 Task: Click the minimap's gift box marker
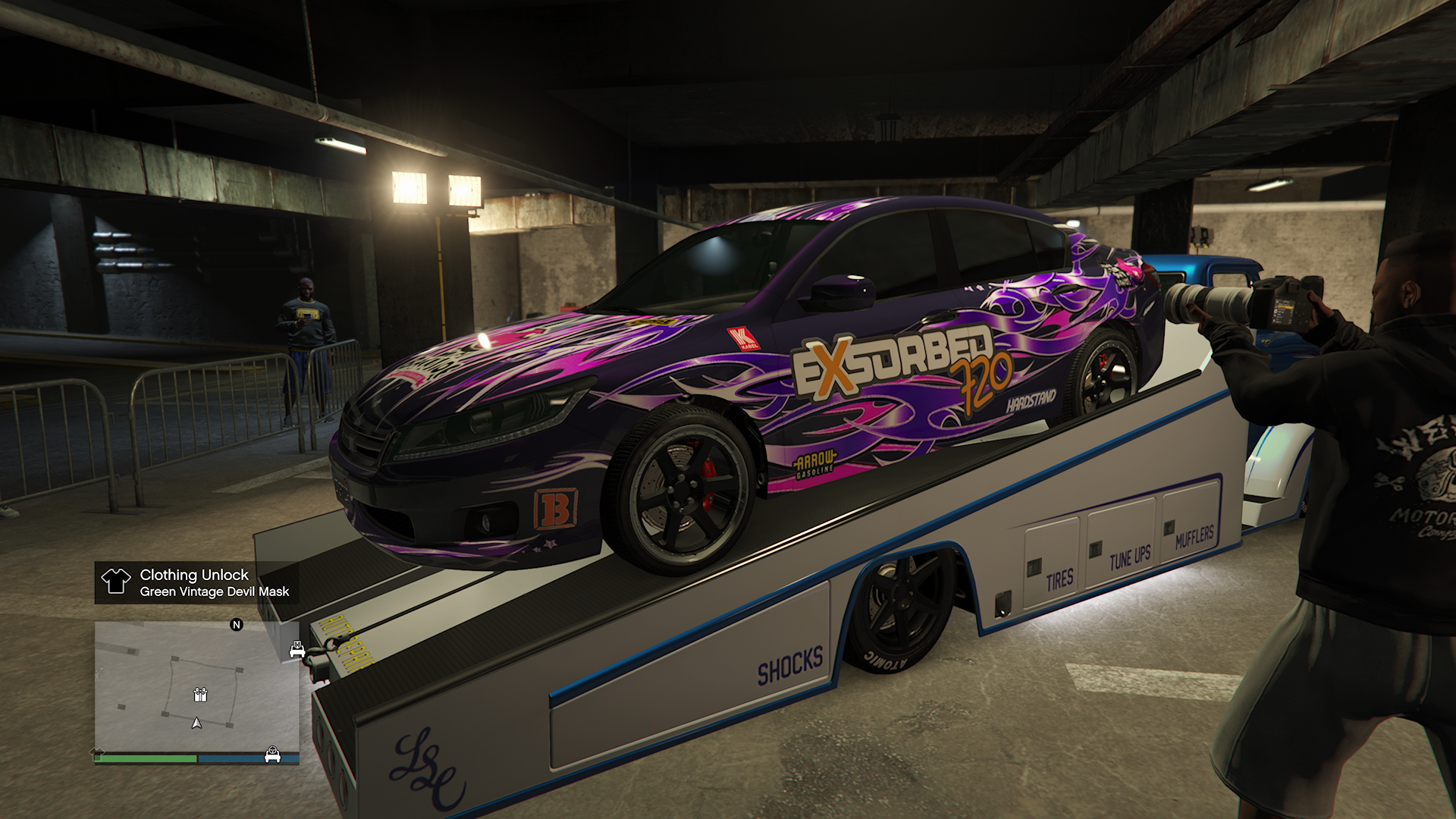point(200,694)
